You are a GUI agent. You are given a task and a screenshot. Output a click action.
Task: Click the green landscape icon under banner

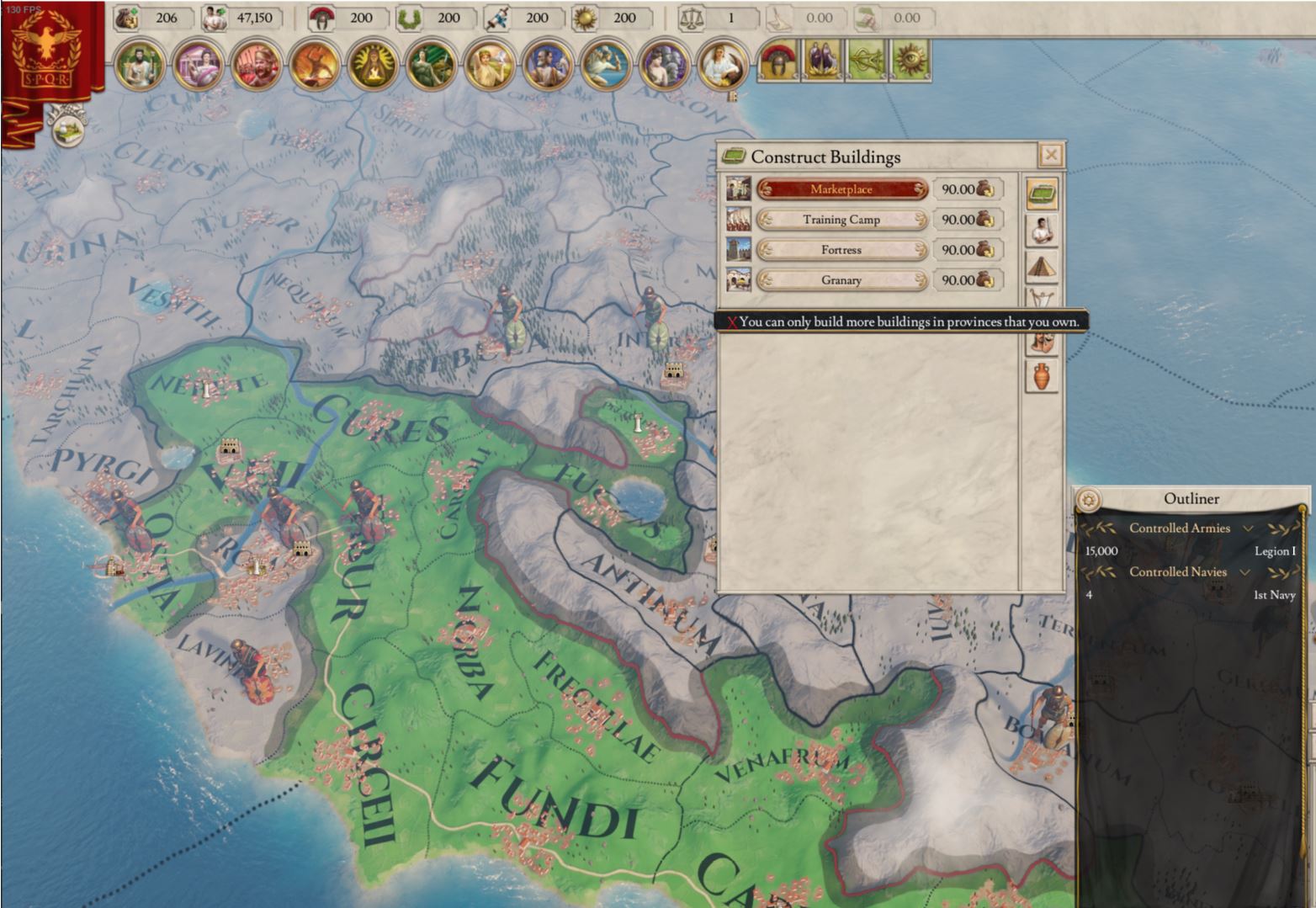coord(68,129)
